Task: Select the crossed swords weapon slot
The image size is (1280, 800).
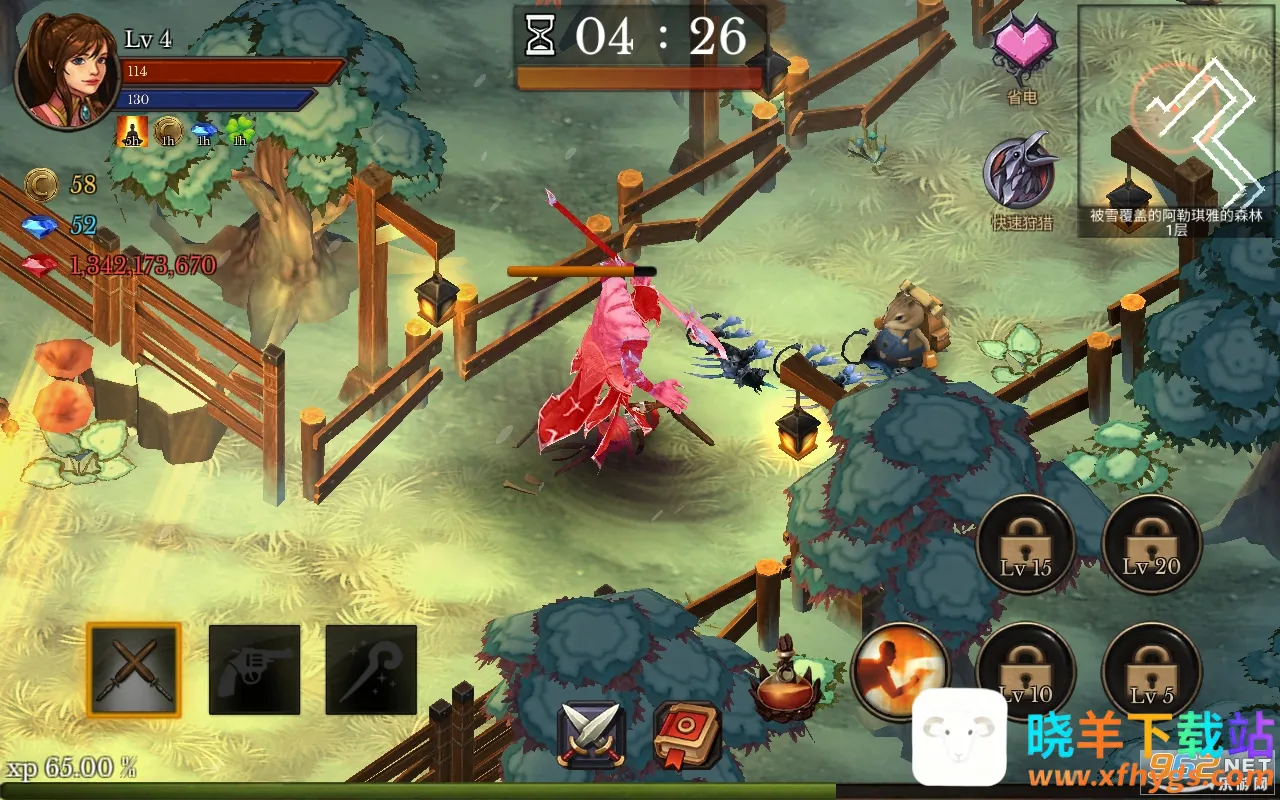Action: click(x=134, y=669)
